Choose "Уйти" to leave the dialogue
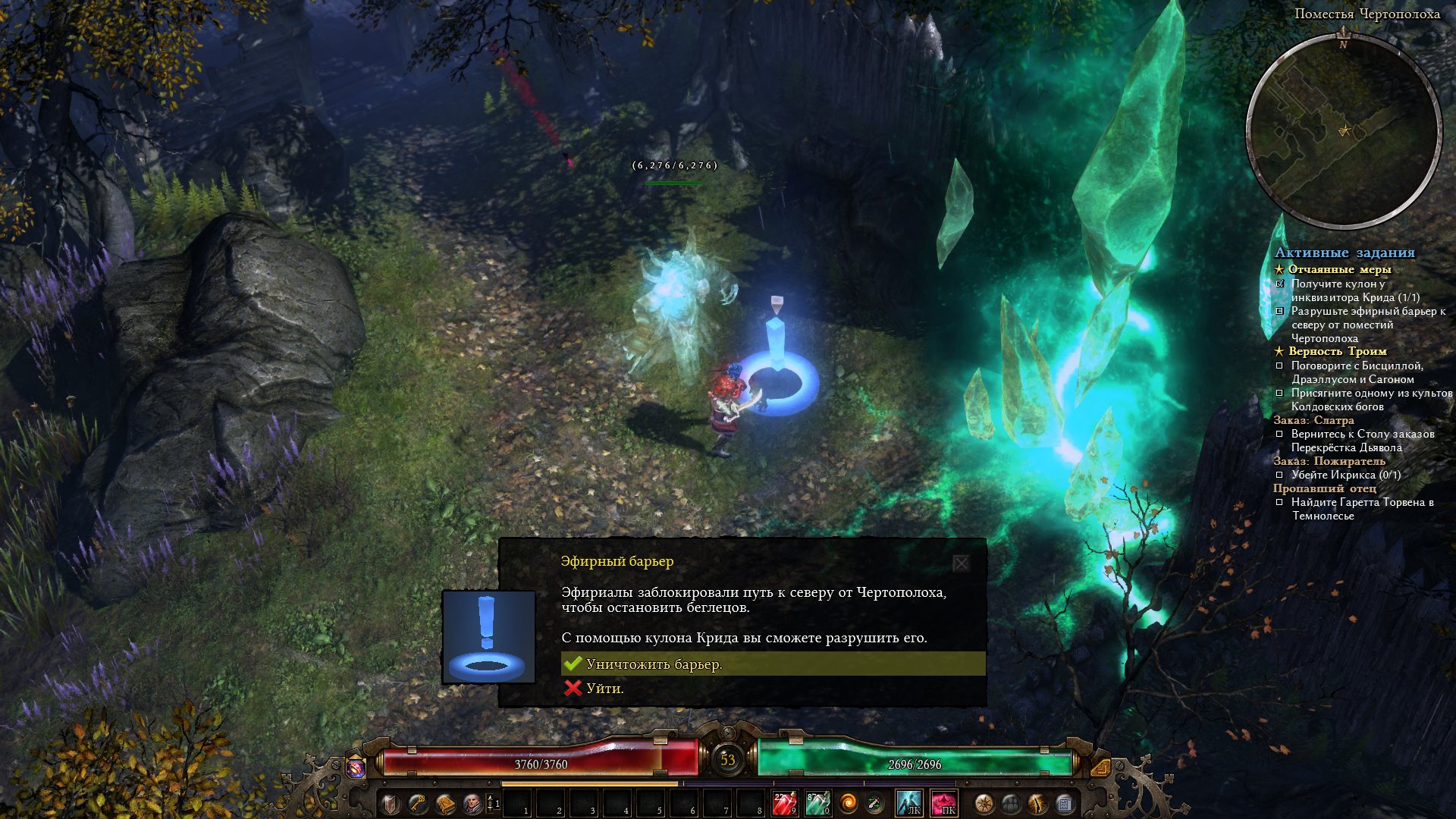The width and height of the screenshot is (1456, 819). pyautogui.click(x=604, y=689)
